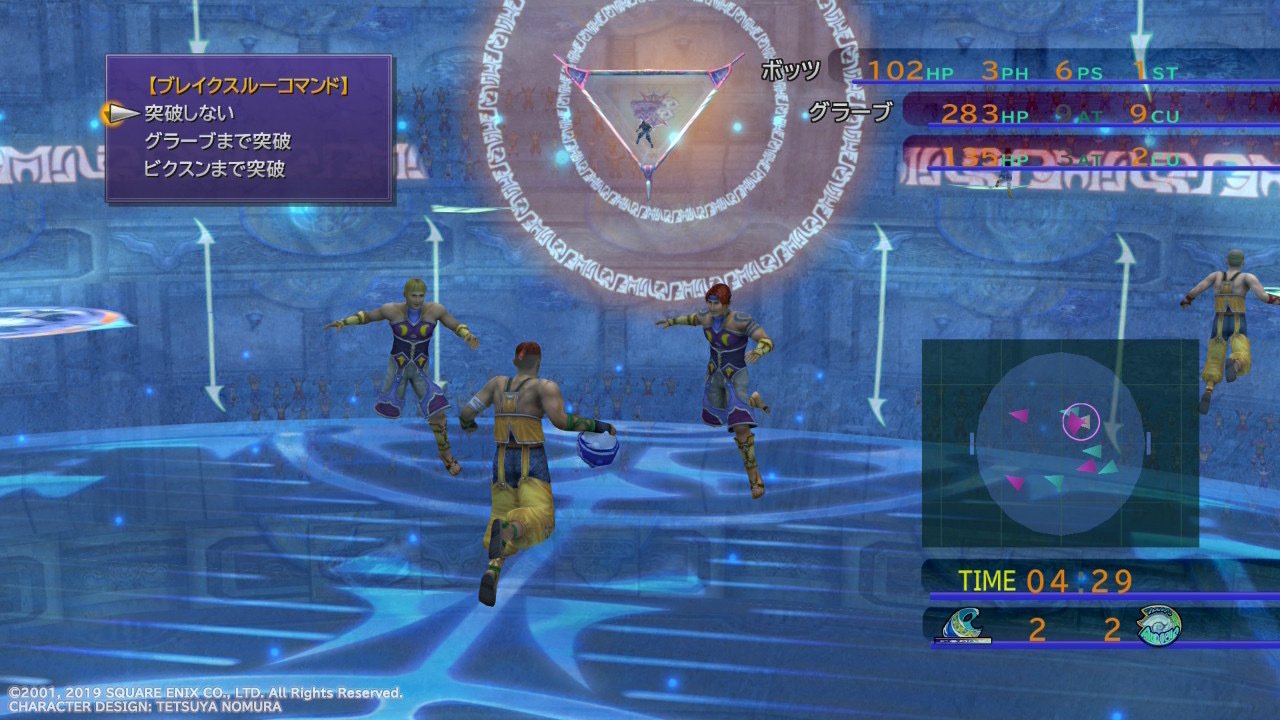The height and width of the screenshot is (720, 1280).
Task: Click the HP label next to Botta's 102
Action: pyautogui.click(x=937, y=70)
